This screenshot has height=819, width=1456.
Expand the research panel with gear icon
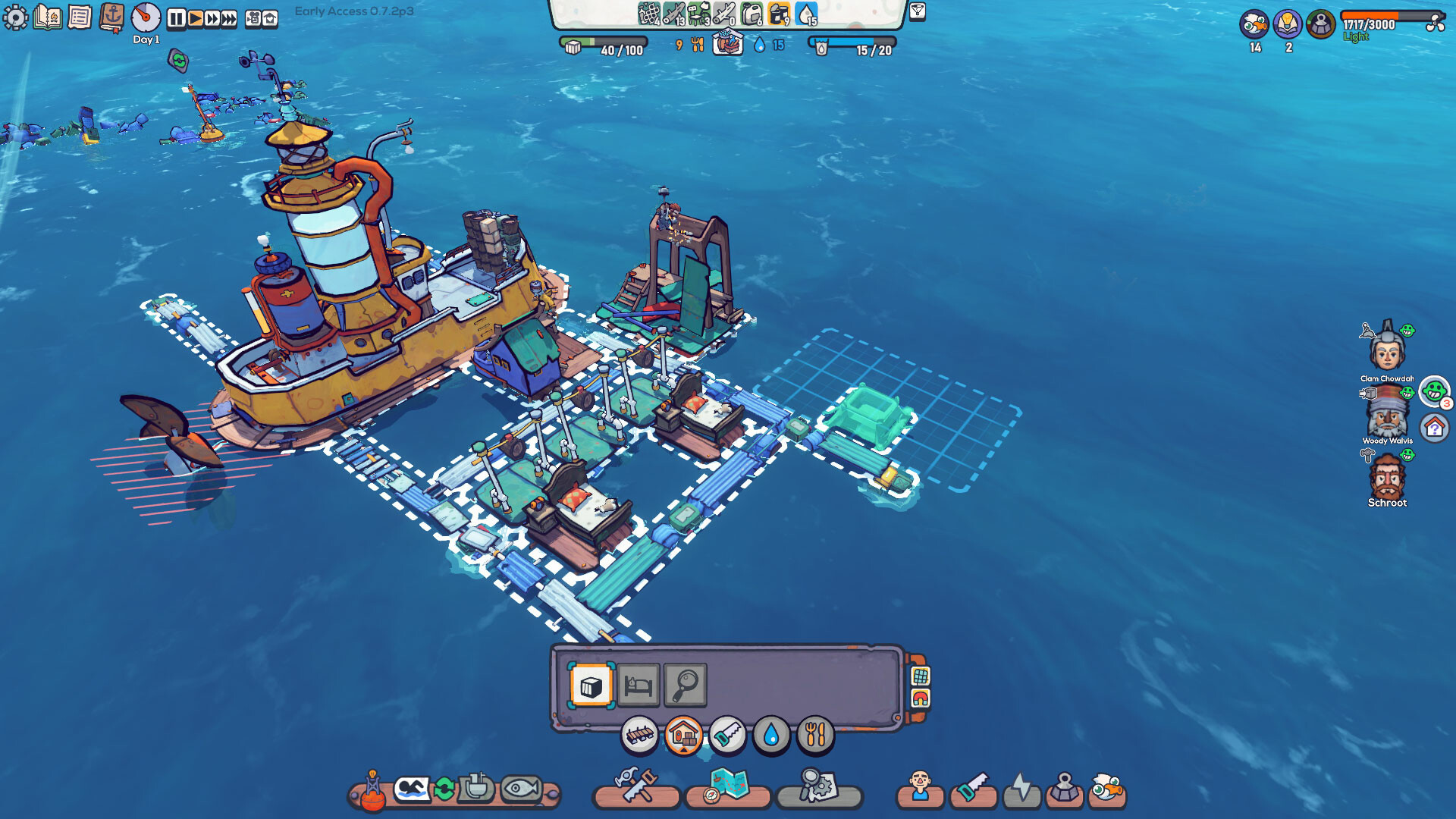point(817,789)
